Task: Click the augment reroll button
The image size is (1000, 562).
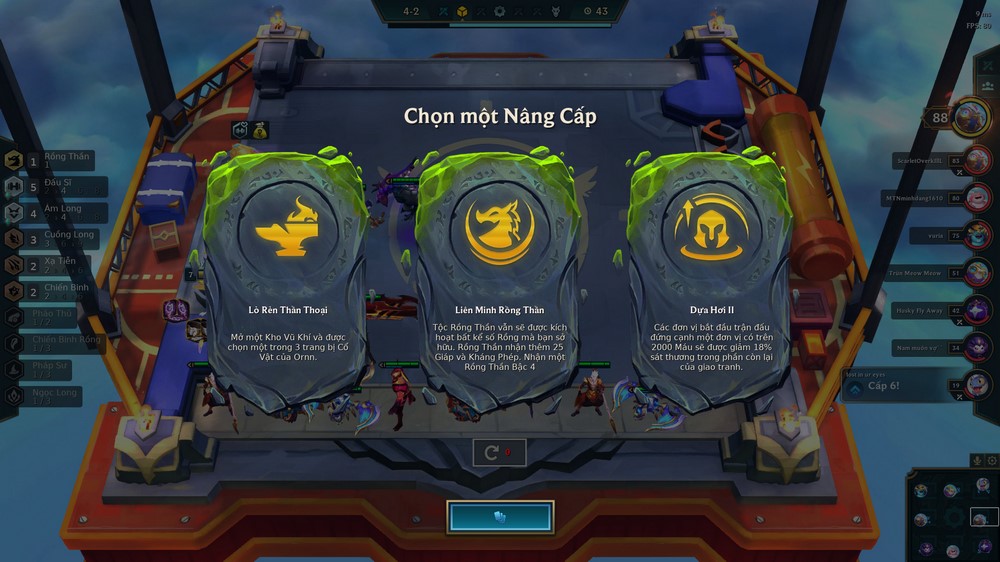Action: click(498, 452)
